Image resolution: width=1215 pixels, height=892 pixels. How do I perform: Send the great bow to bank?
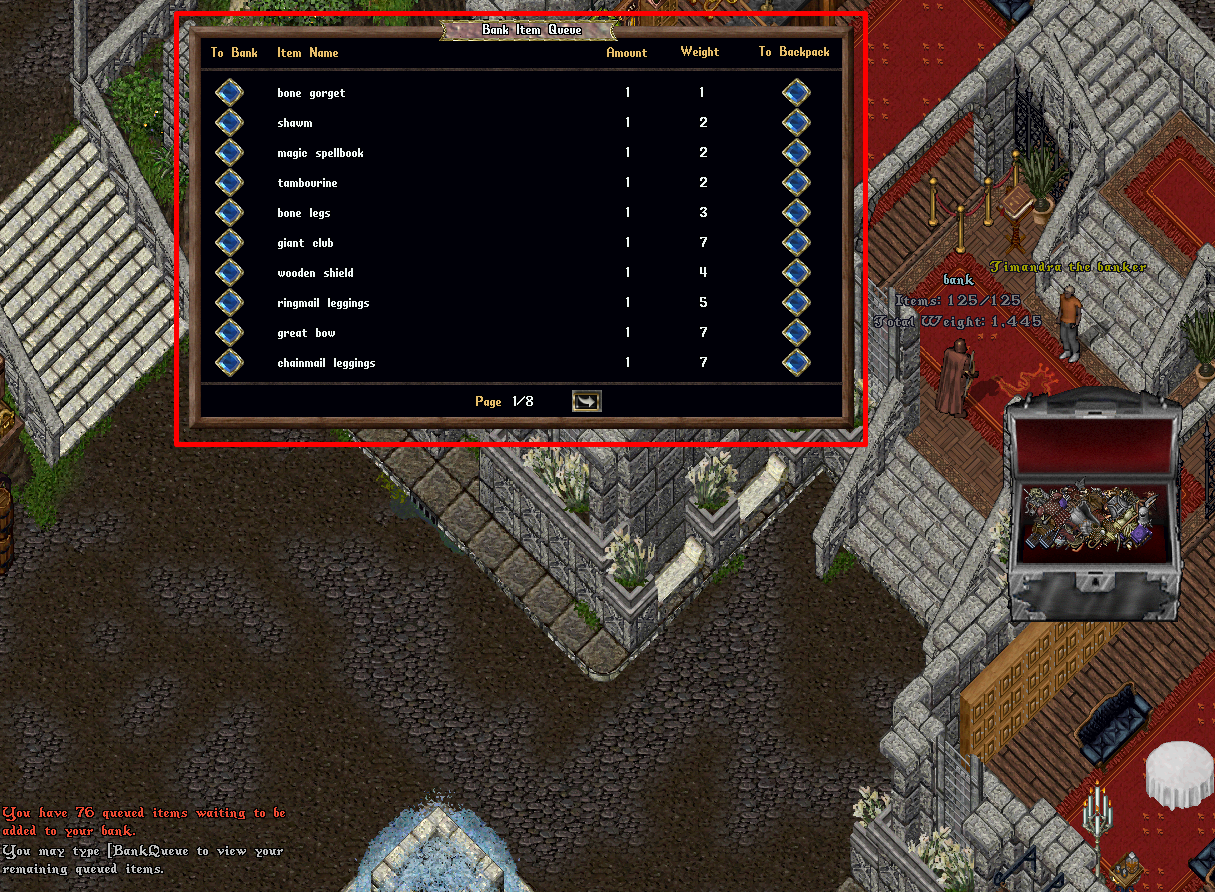[x=229, y=333]
